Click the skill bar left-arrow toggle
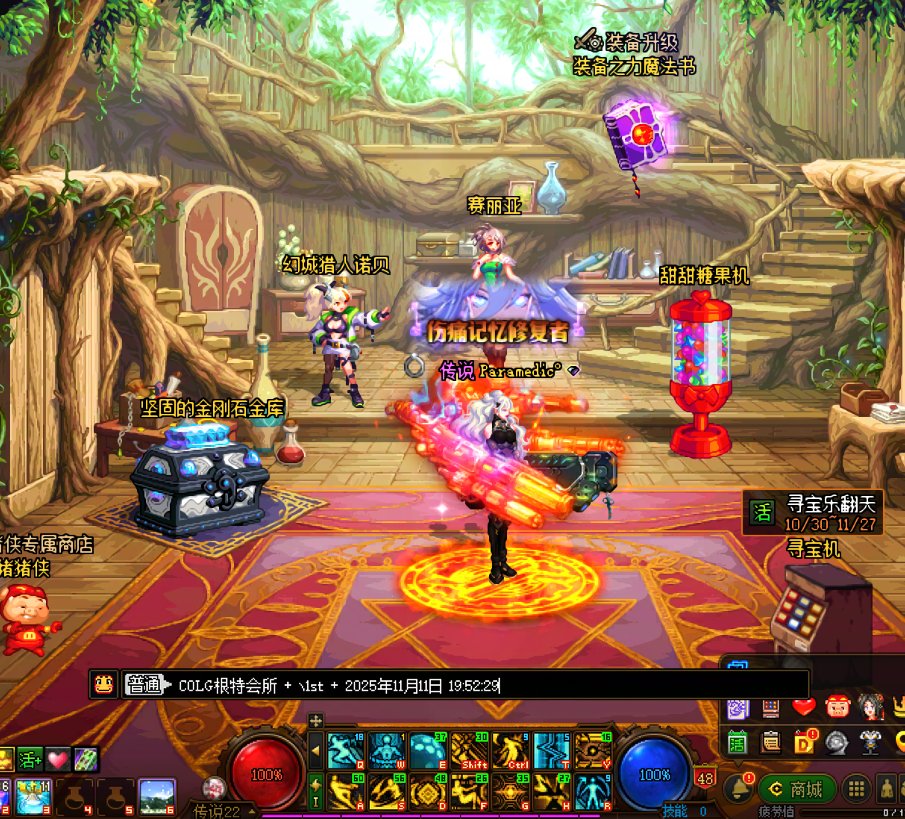The width and height of the screenshot is (905, 819). click(316, 750)
